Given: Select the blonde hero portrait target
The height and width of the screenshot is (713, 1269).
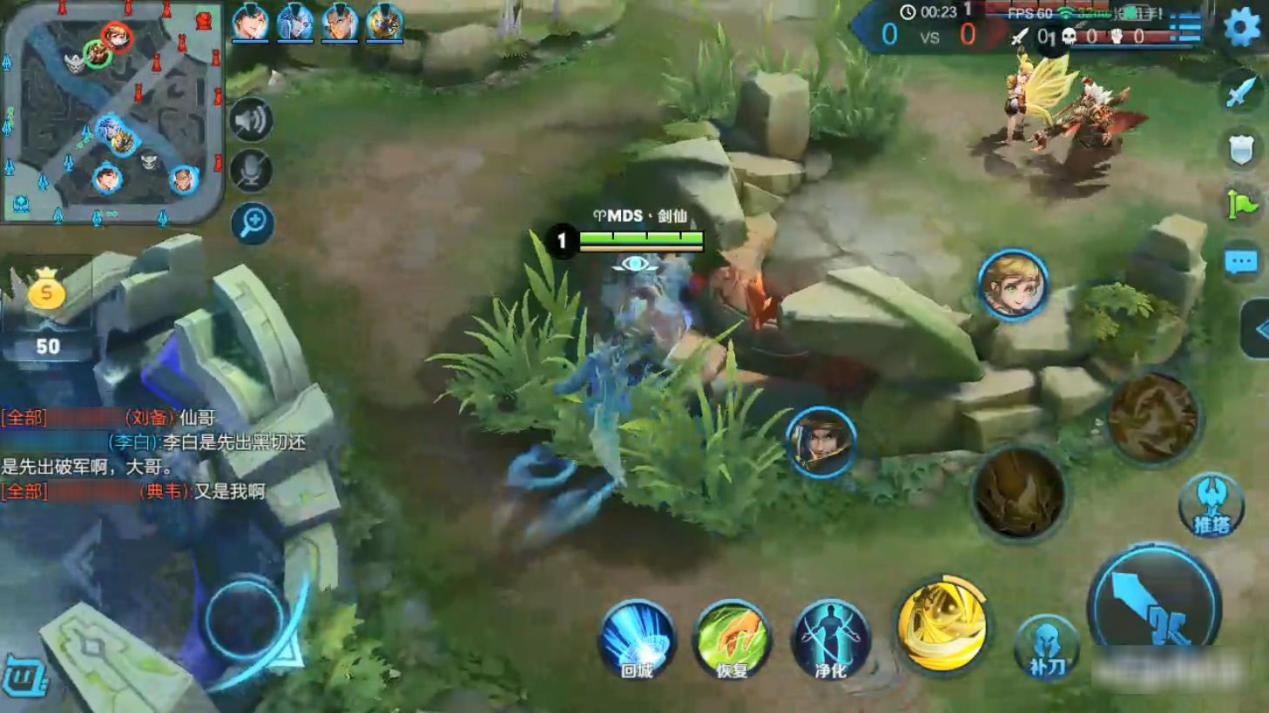Looking at the screenshot, I should tap(1012, 286).
